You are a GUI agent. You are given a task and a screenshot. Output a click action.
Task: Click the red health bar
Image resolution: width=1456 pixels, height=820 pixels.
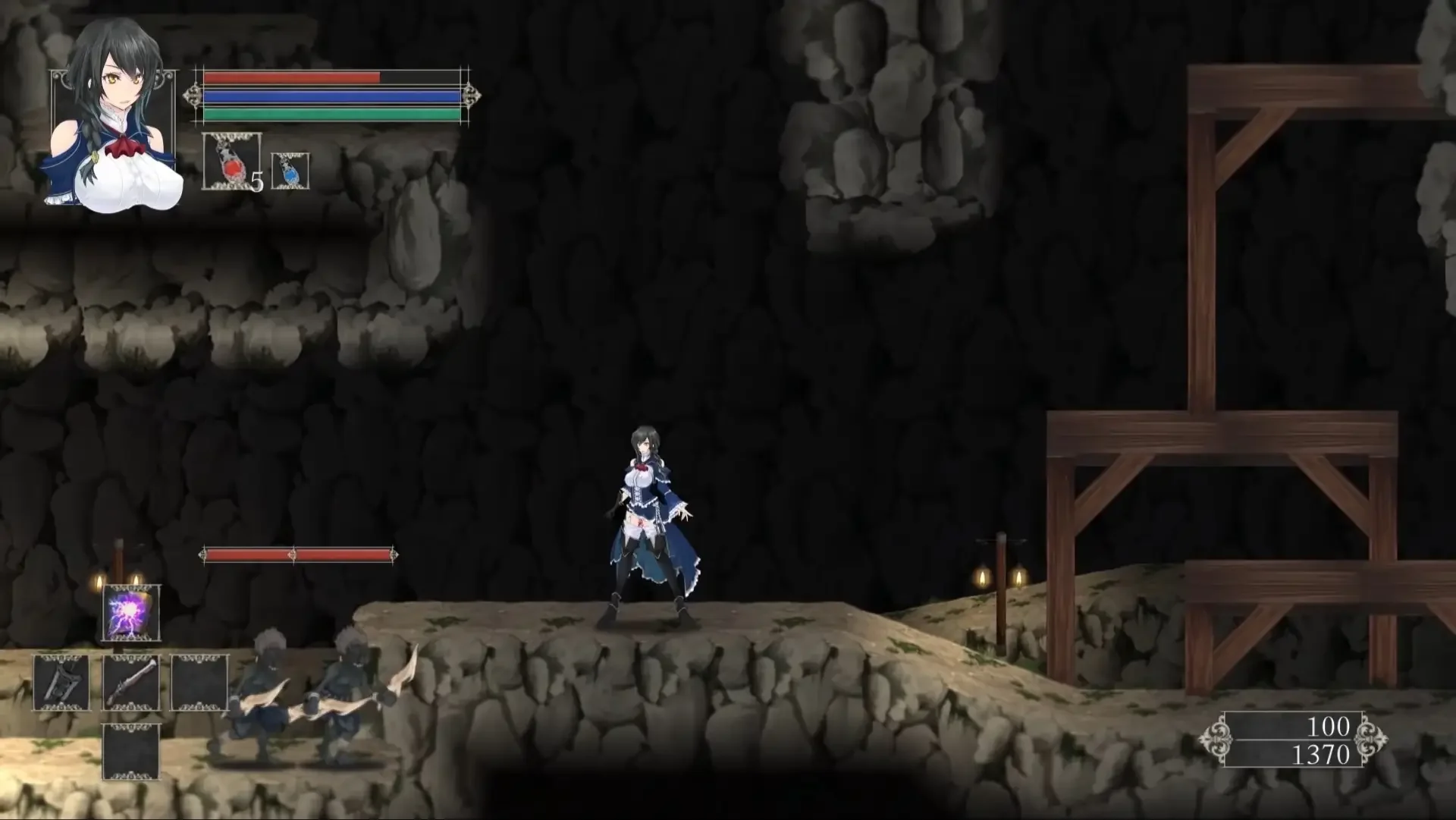pos(288,77)
